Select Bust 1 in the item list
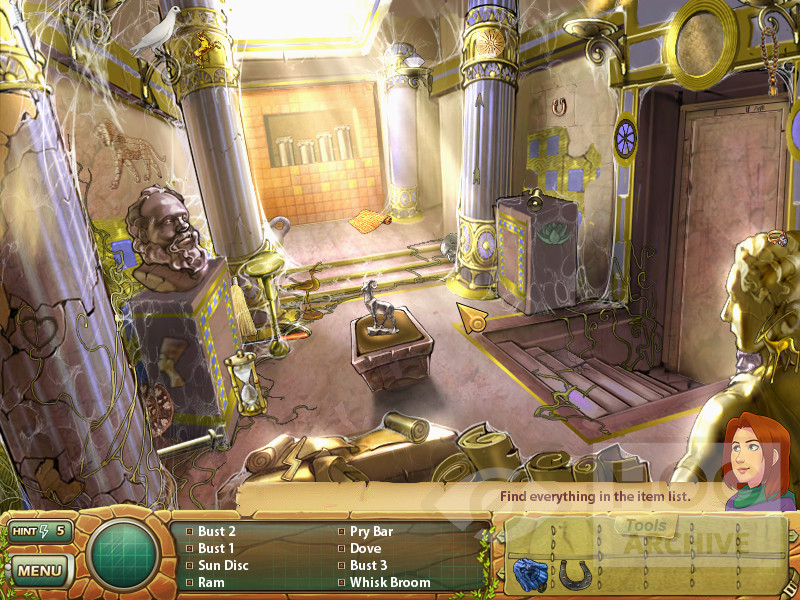 click(x=216, y=548)
